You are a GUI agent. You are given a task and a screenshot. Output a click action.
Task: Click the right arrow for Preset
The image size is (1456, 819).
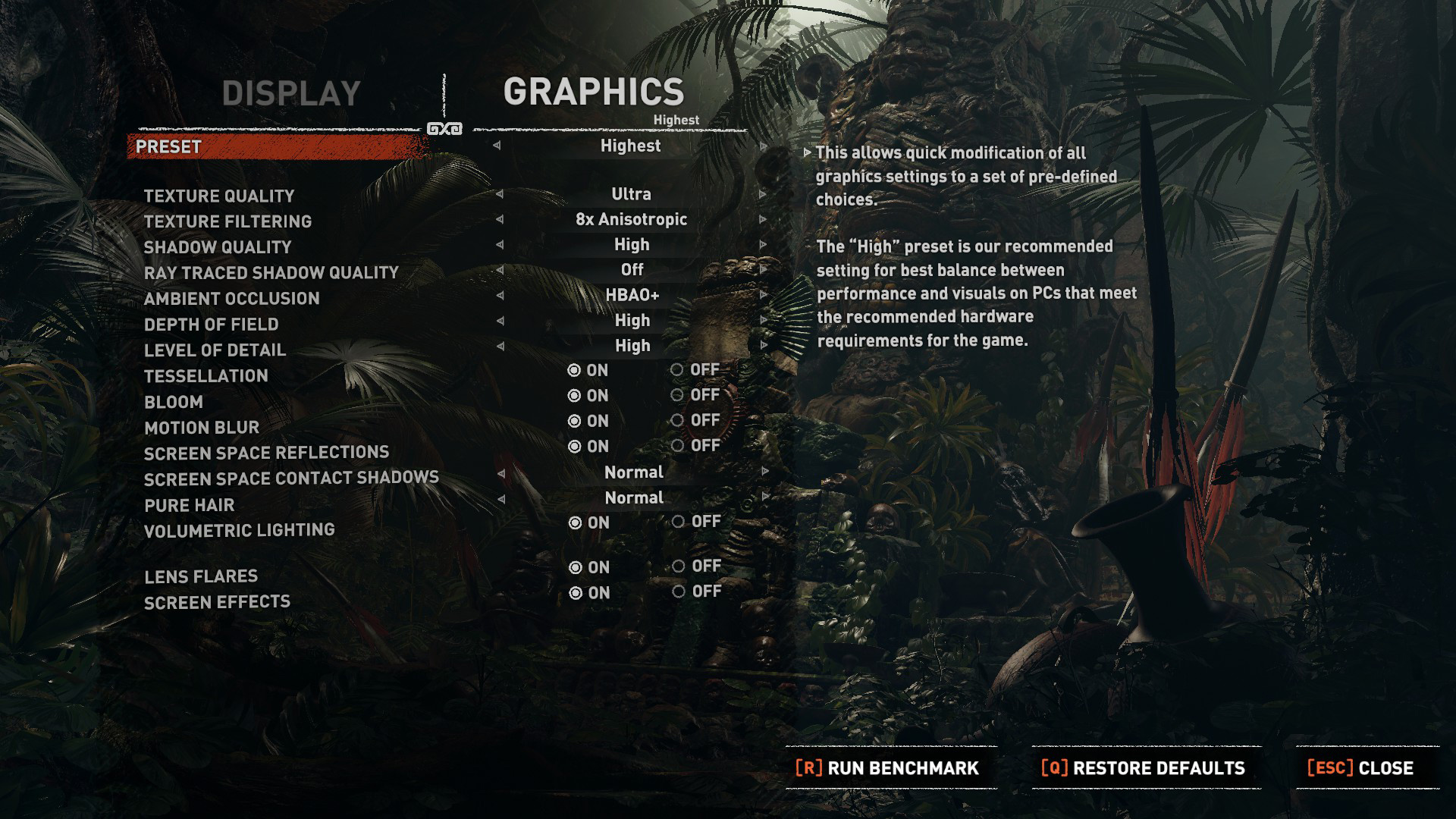tap(763, 146)
